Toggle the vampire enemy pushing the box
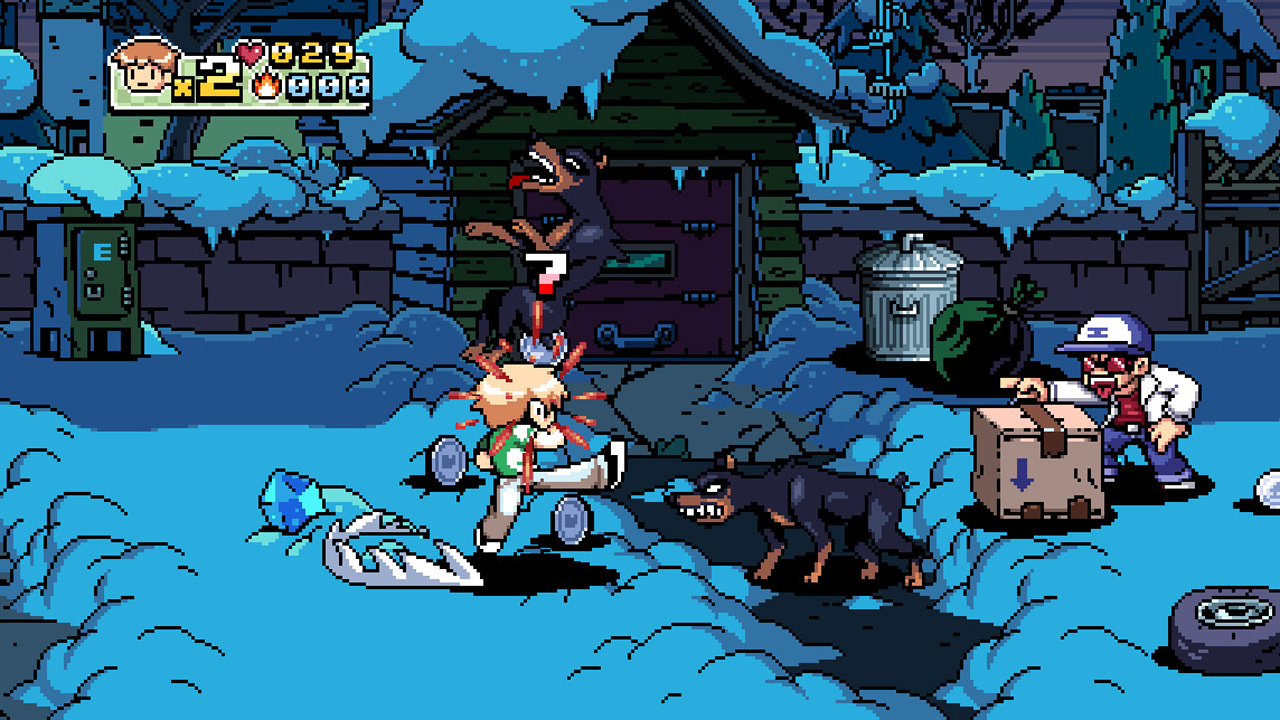The image size is (1280, 720). tap(1130, 400)
